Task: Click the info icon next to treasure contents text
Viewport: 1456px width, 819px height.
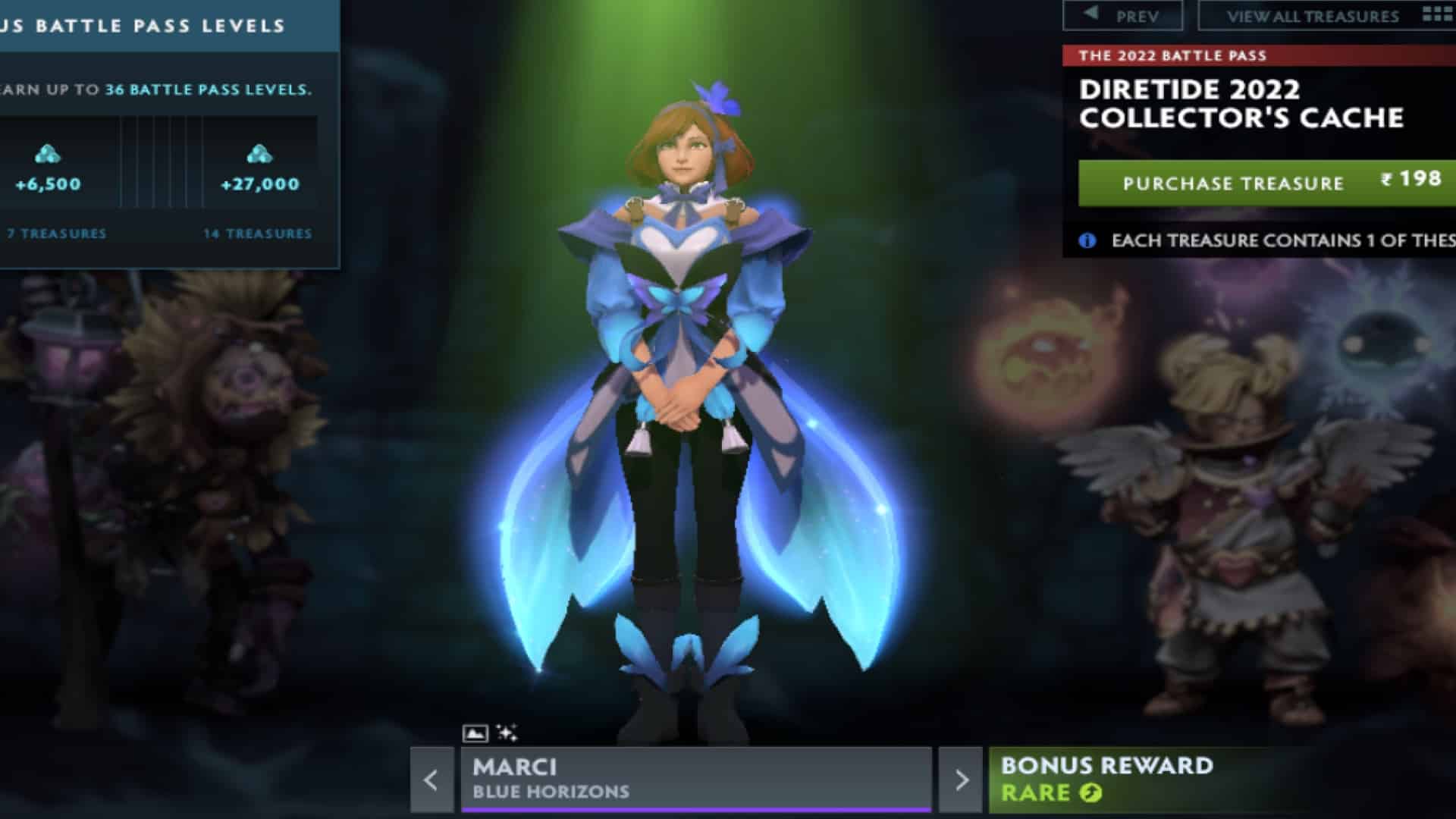Action: [x=1086, y=240]
